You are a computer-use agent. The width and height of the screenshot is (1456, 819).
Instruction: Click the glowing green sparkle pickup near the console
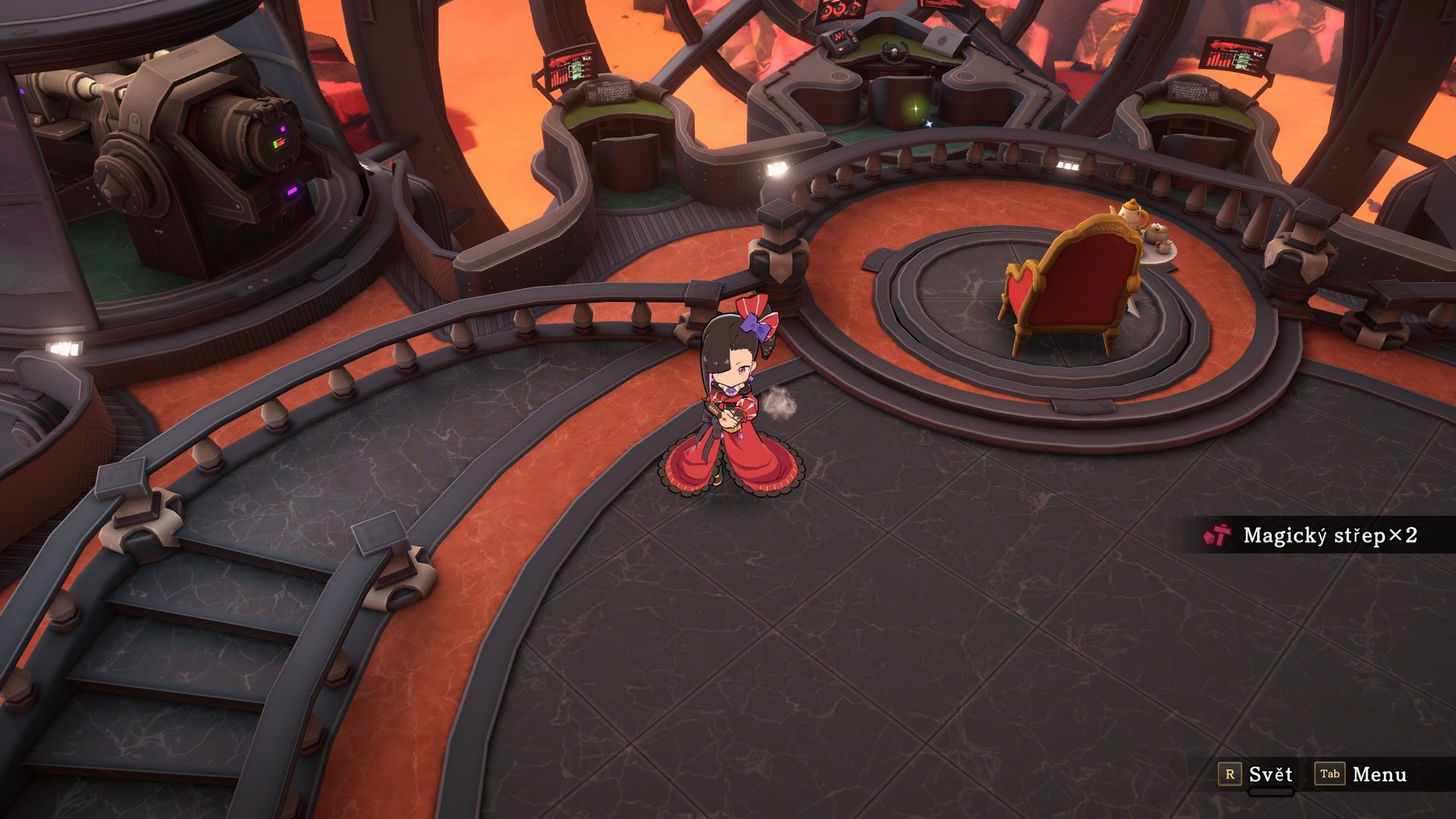(915, 108)
